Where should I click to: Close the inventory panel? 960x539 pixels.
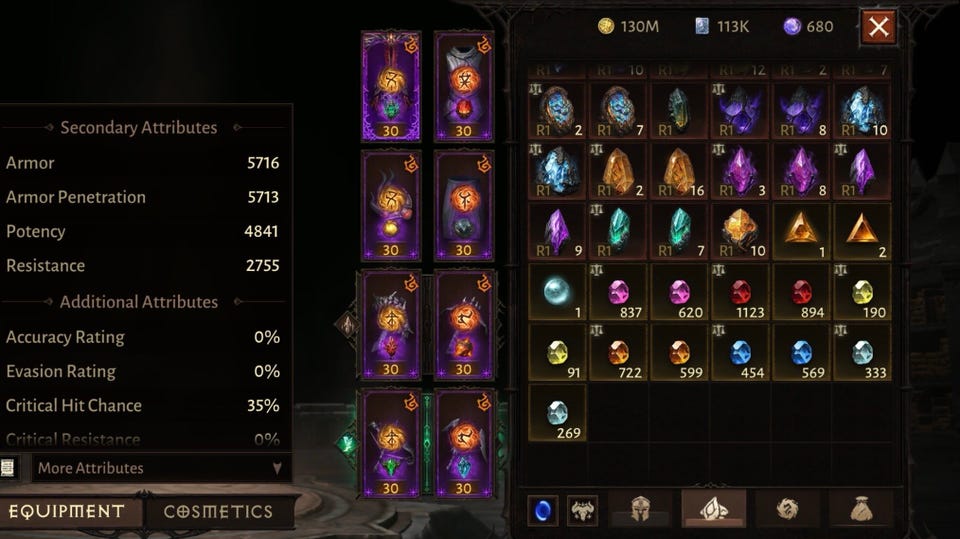[x=878, y=27]
